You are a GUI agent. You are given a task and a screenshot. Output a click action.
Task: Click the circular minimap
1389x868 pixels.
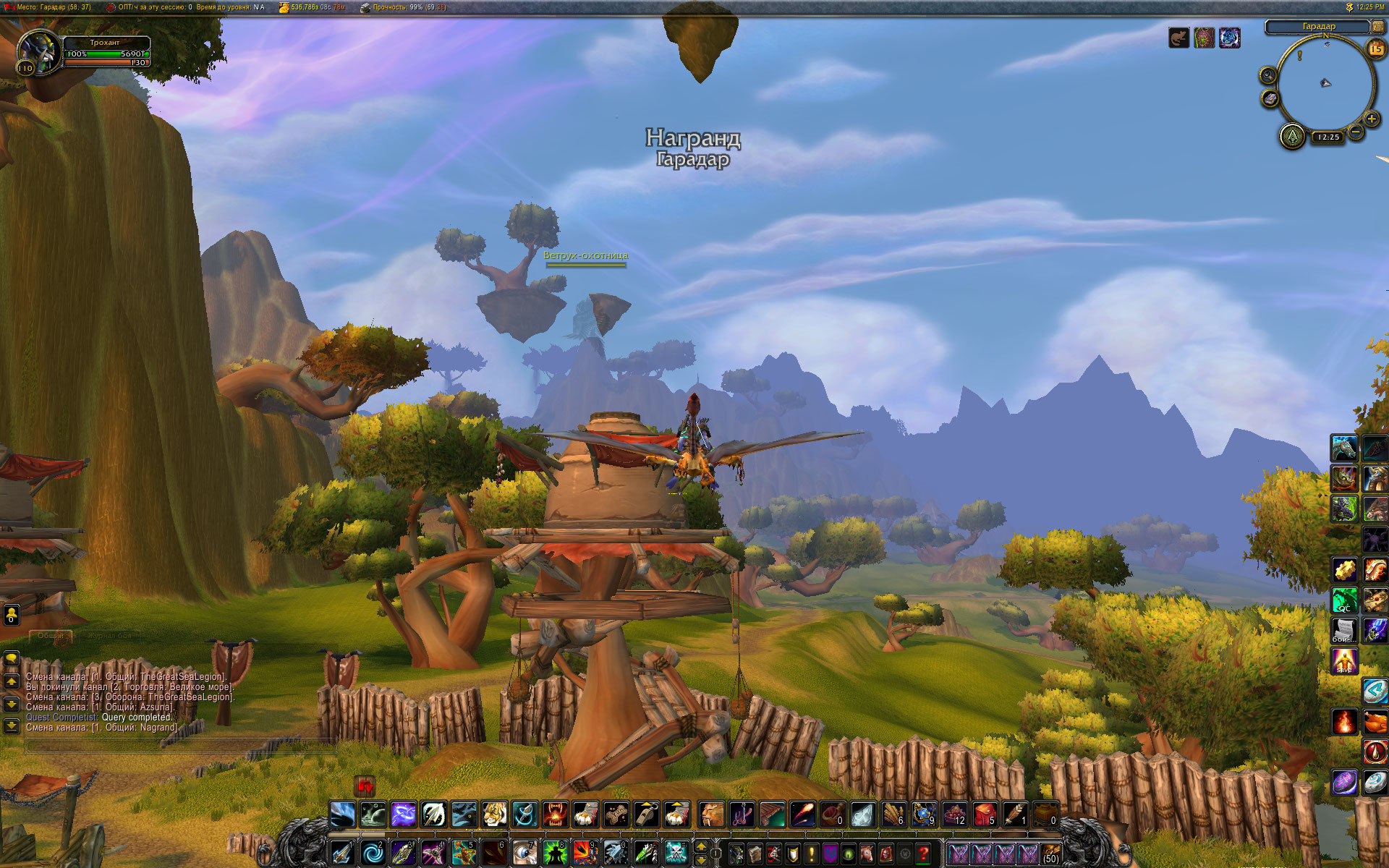(x=1325, y=83)
